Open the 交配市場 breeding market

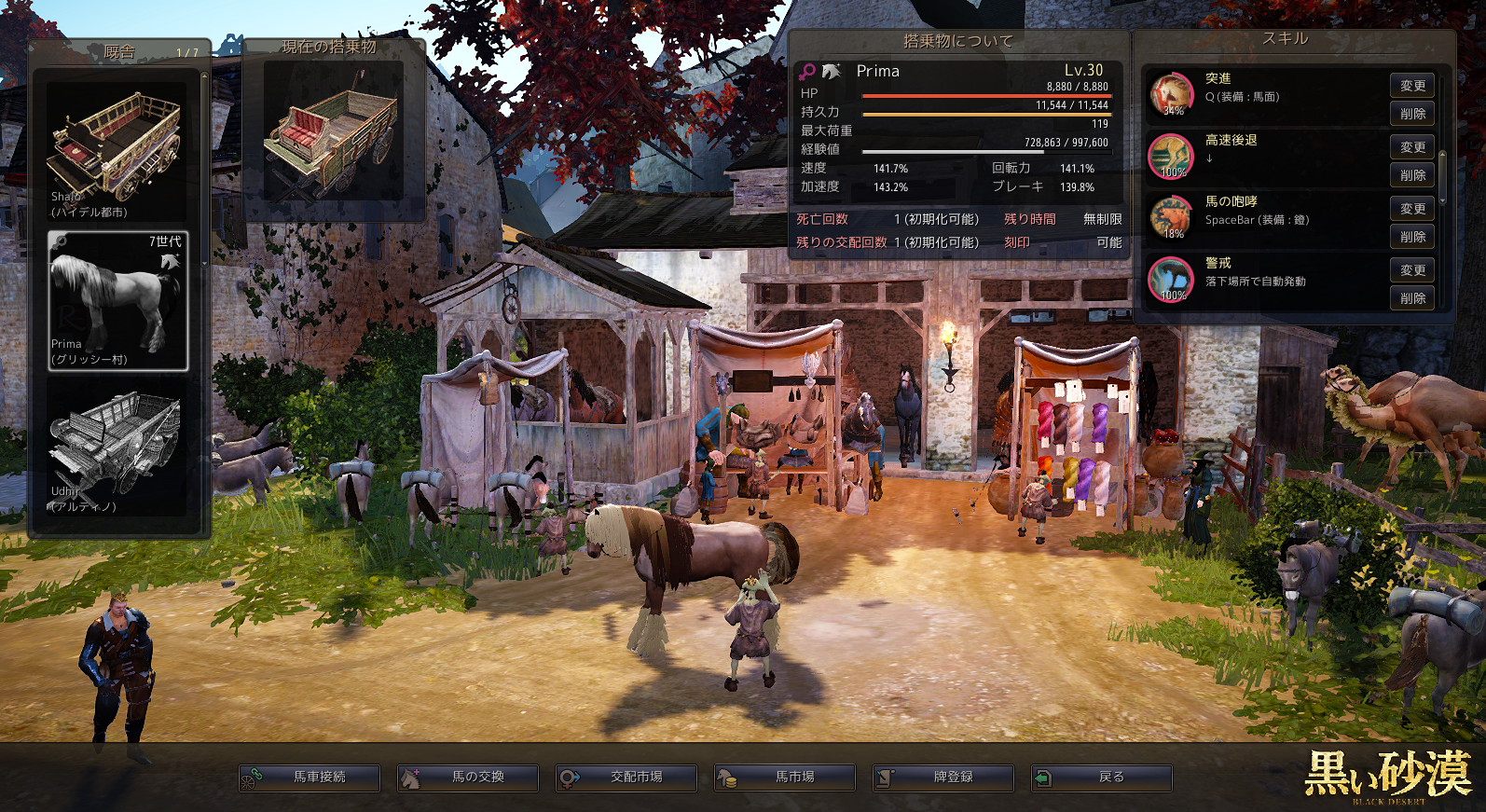pos(626,778)
